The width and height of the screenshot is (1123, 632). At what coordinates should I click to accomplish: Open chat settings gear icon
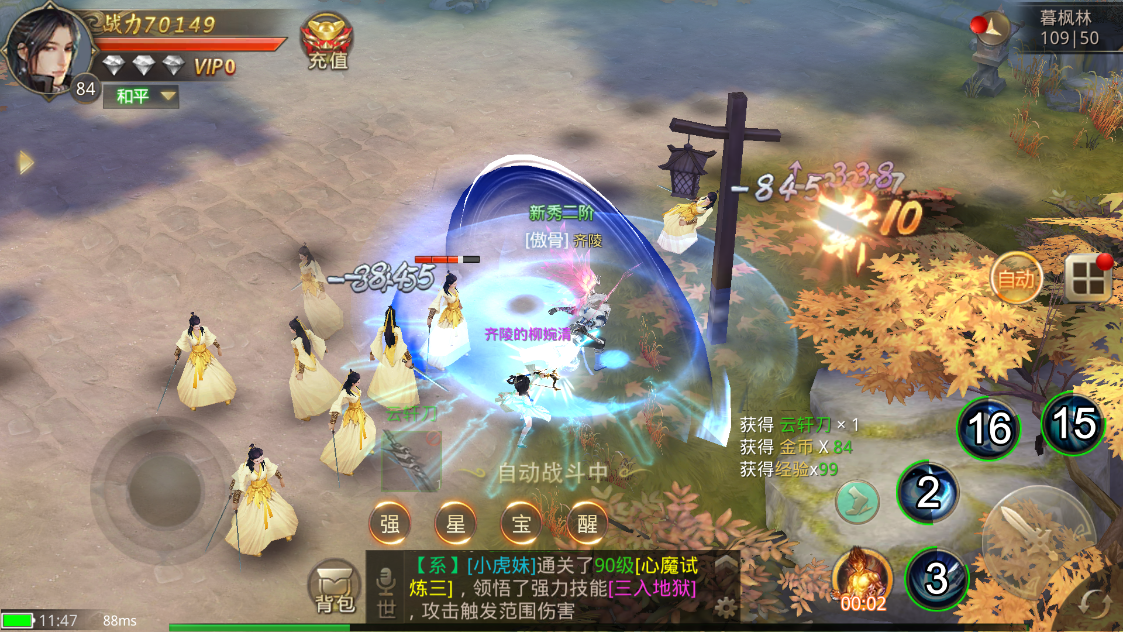pyautogui.click(x=727, y=605)
